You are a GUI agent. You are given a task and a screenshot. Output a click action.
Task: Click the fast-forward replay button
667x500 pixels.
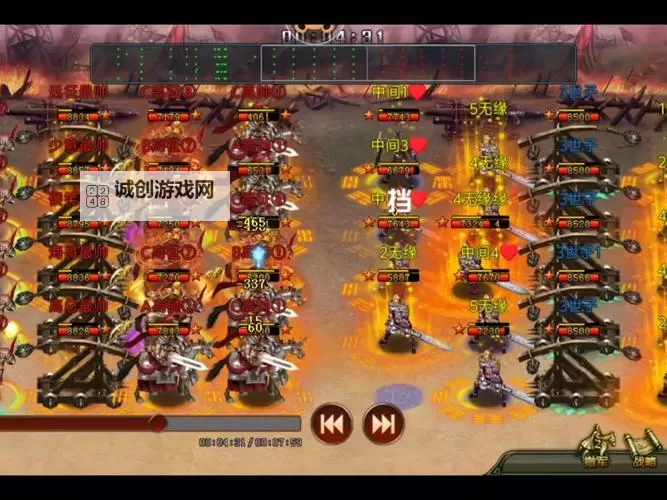coord(383,424)
